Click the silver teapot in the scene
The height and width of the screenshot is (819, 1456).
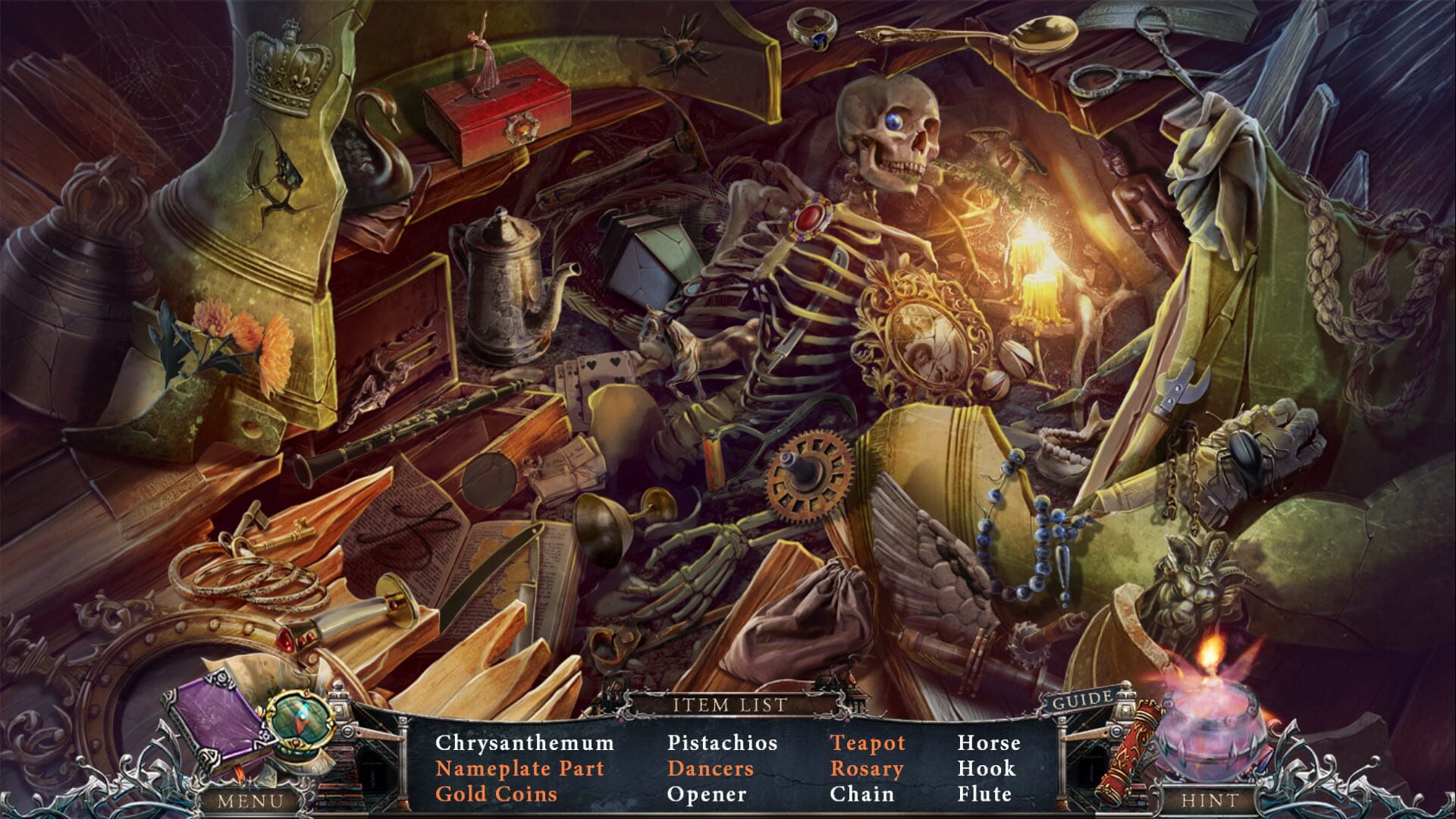[x=500, y=288]
